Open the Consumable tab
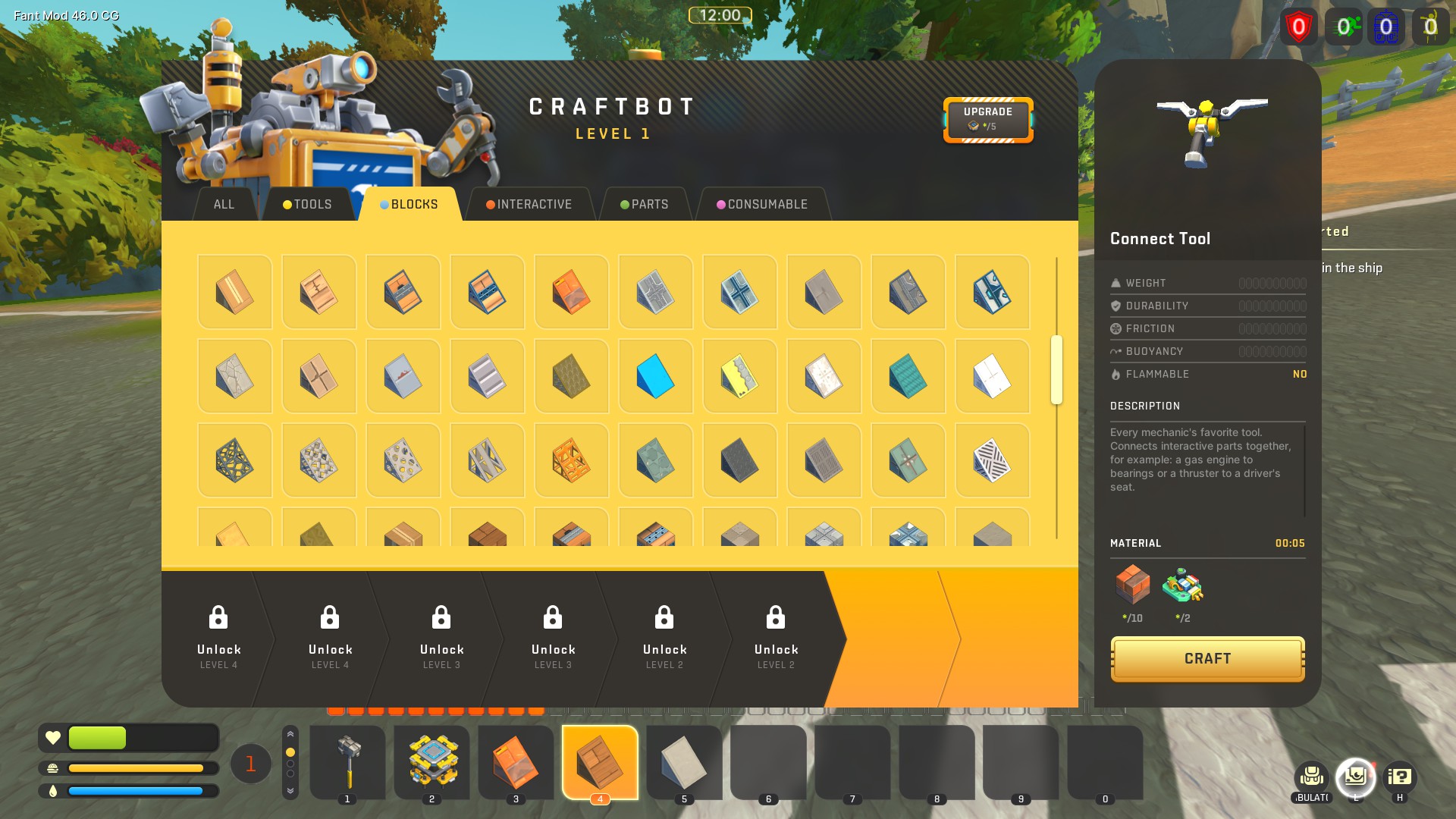 (762, 204)
